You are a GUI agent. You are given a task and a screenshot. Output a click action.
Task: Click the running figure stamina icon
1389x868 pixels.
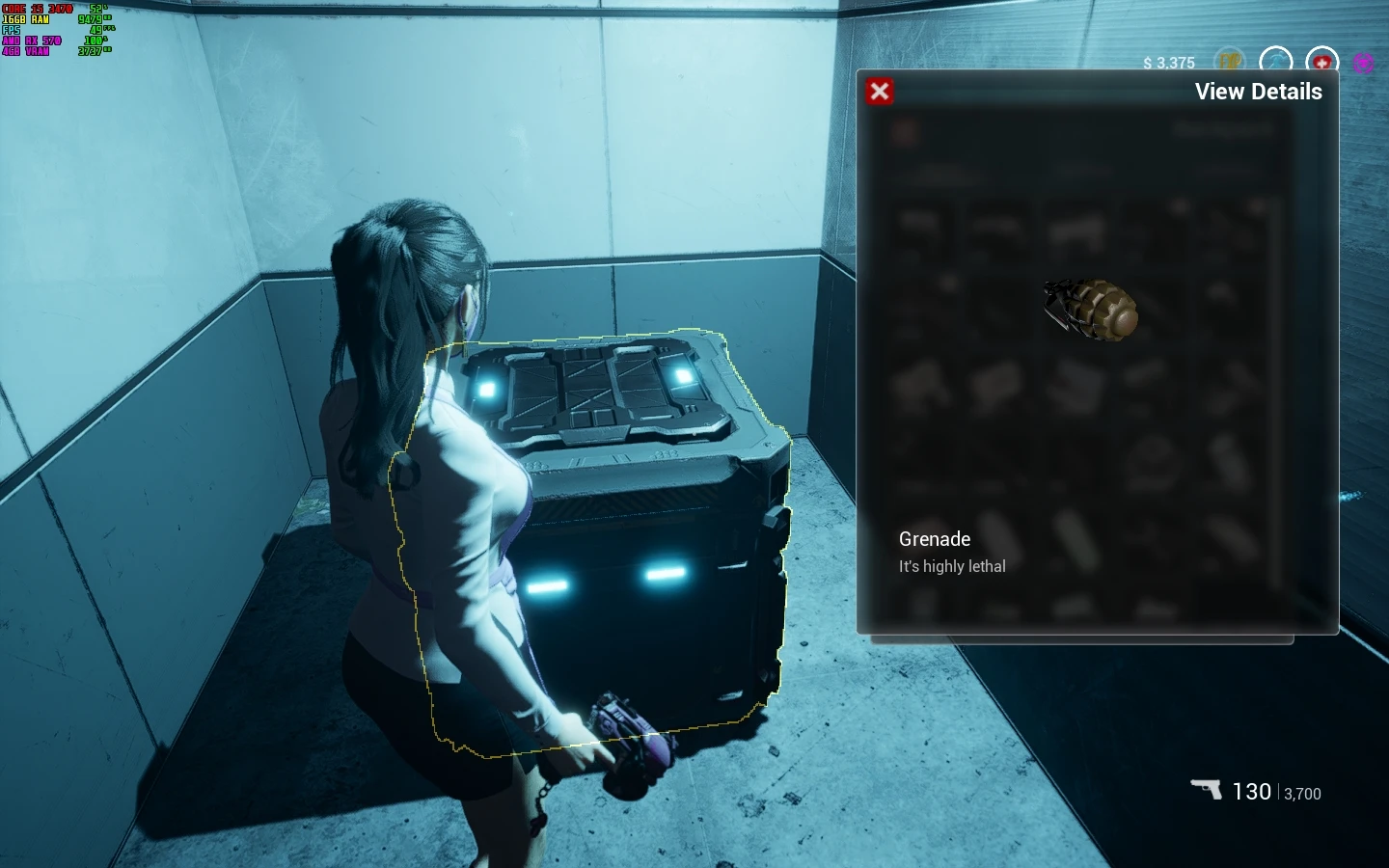pyautogui.click(x=1275, y=62)
